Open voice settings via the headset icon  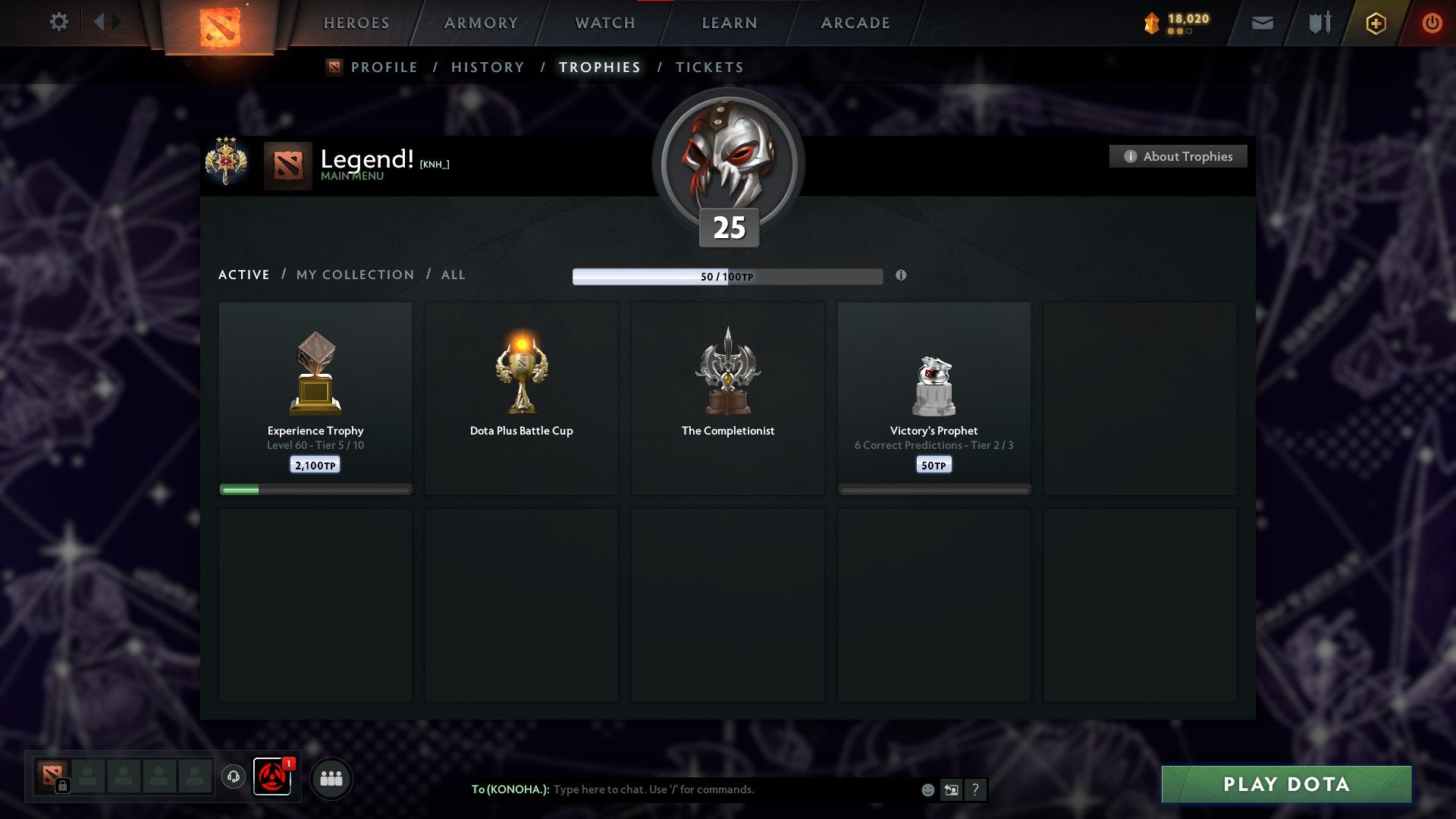235,777
